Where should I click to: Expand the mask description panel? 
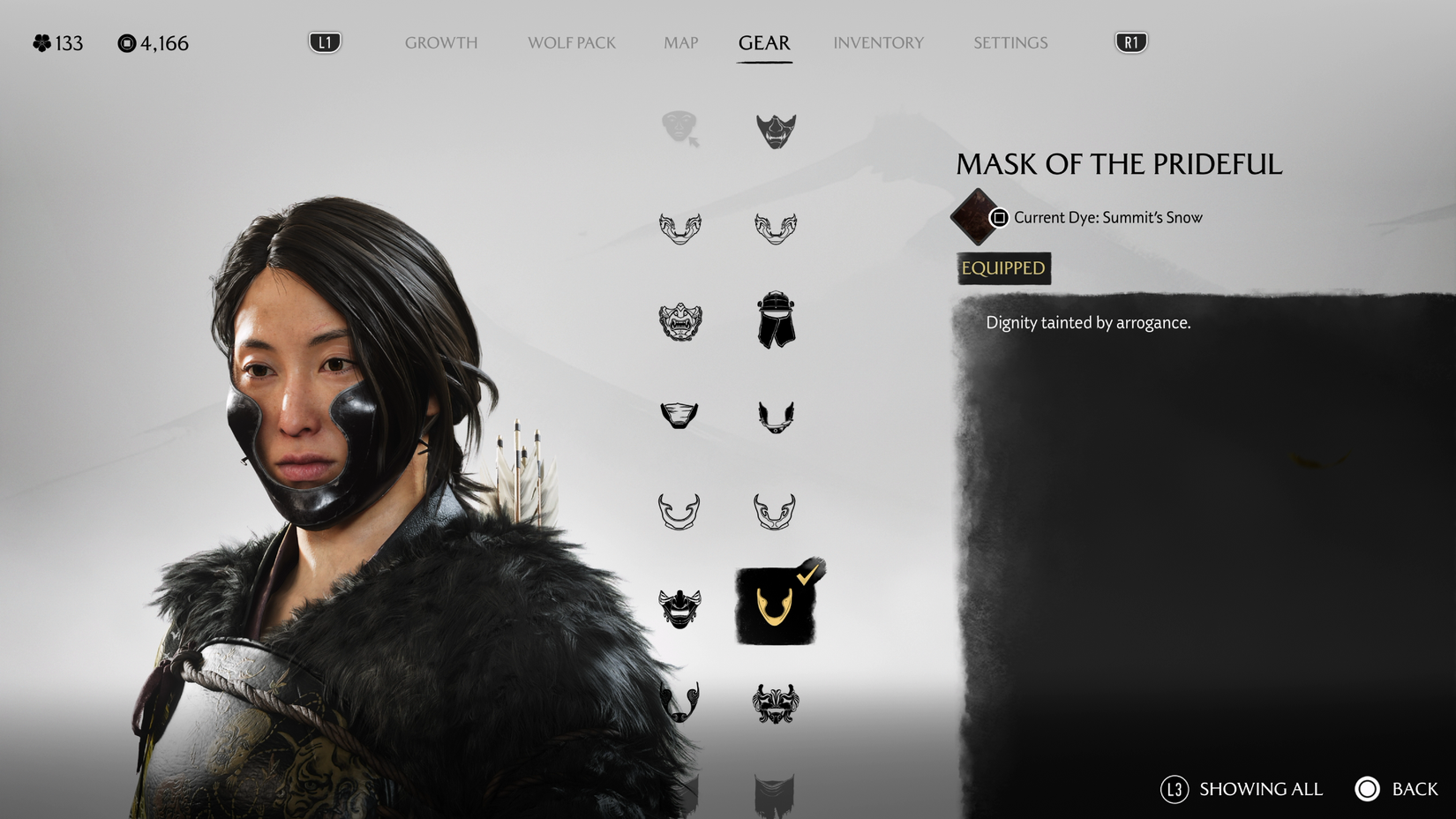coord(1088,322)
